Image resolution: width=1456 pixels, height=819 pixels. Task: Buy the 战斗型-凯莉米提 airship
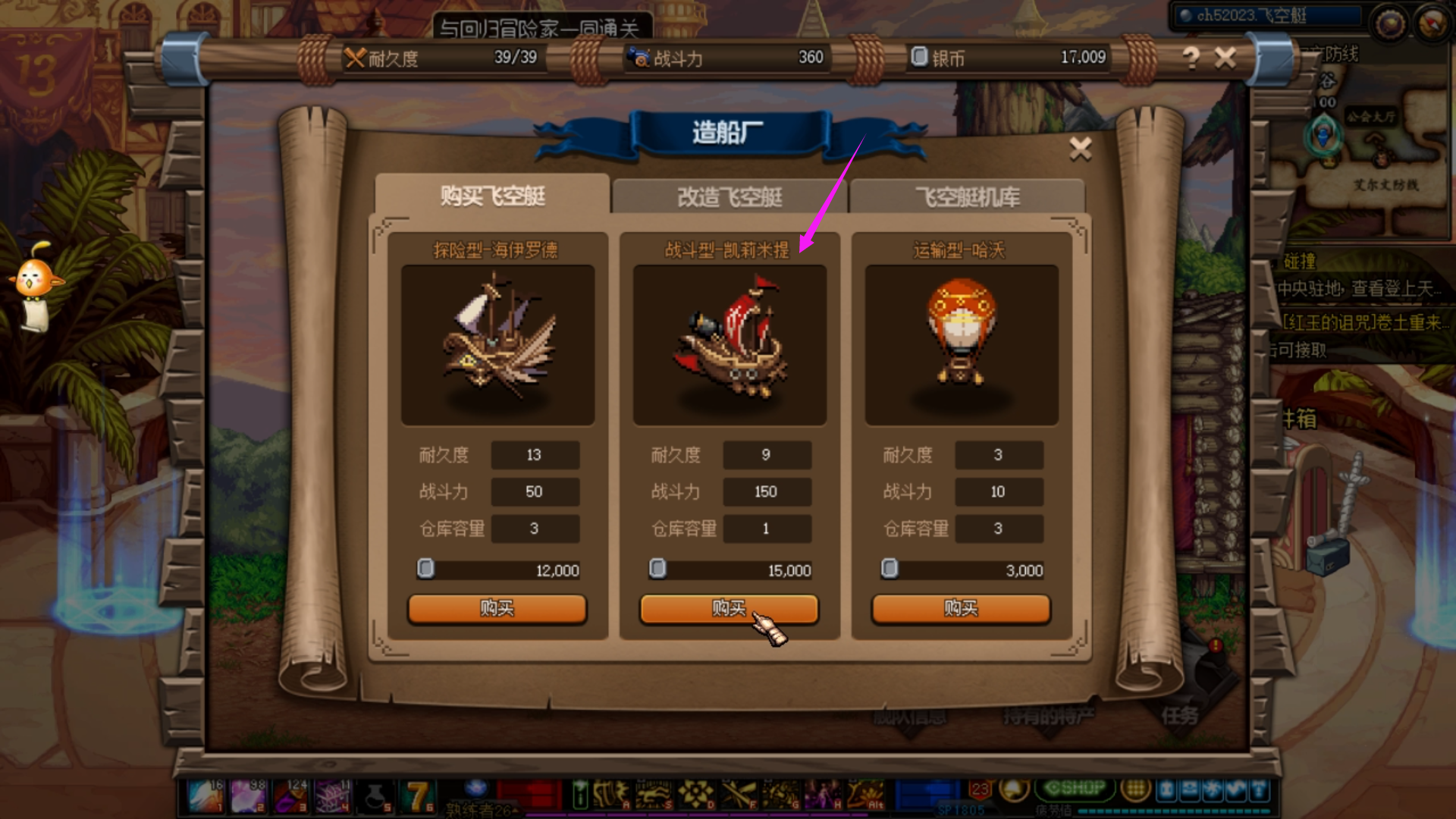(x=729, y=608)
